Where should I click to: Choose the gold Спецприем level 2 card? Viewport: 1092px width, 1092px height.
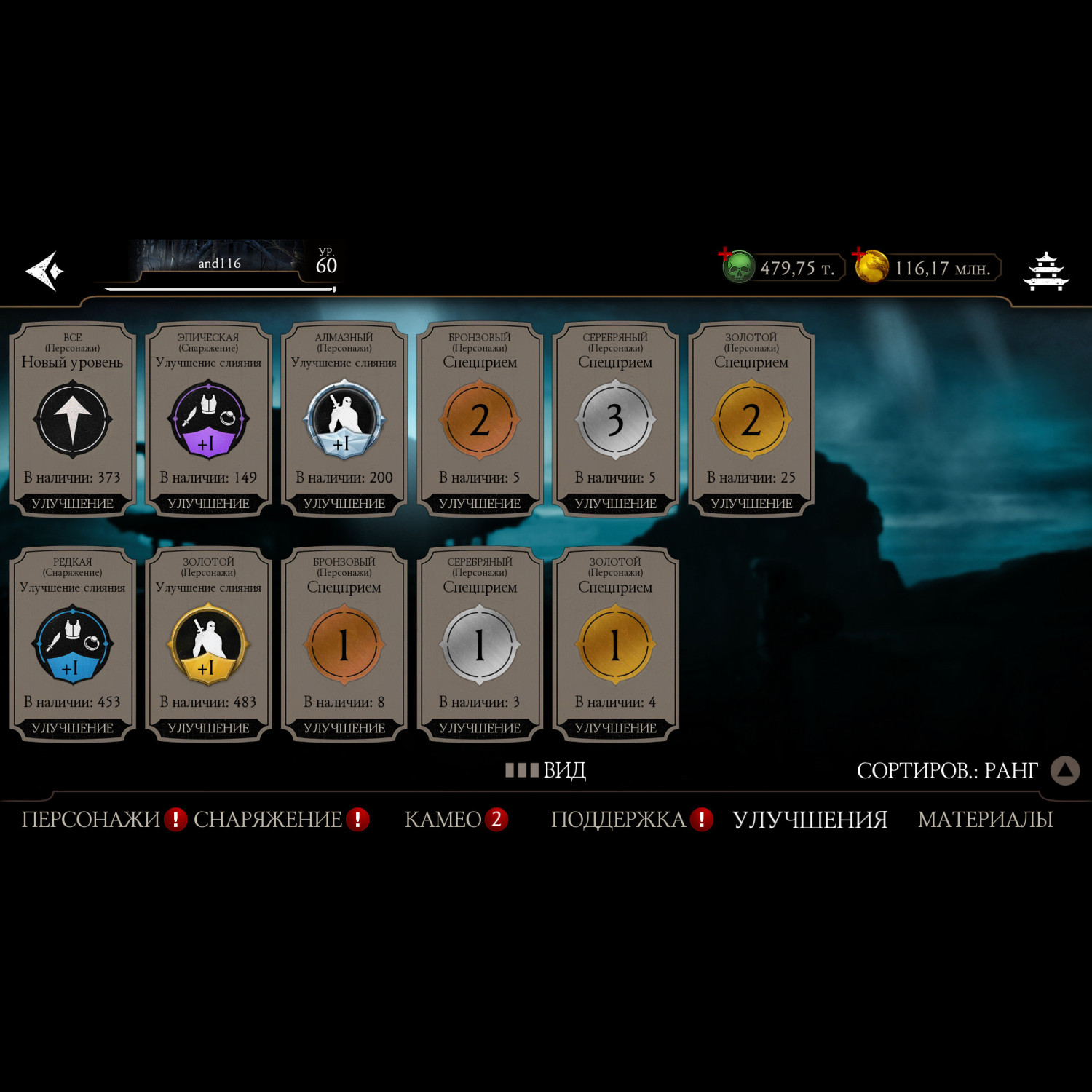click(751, 419)
